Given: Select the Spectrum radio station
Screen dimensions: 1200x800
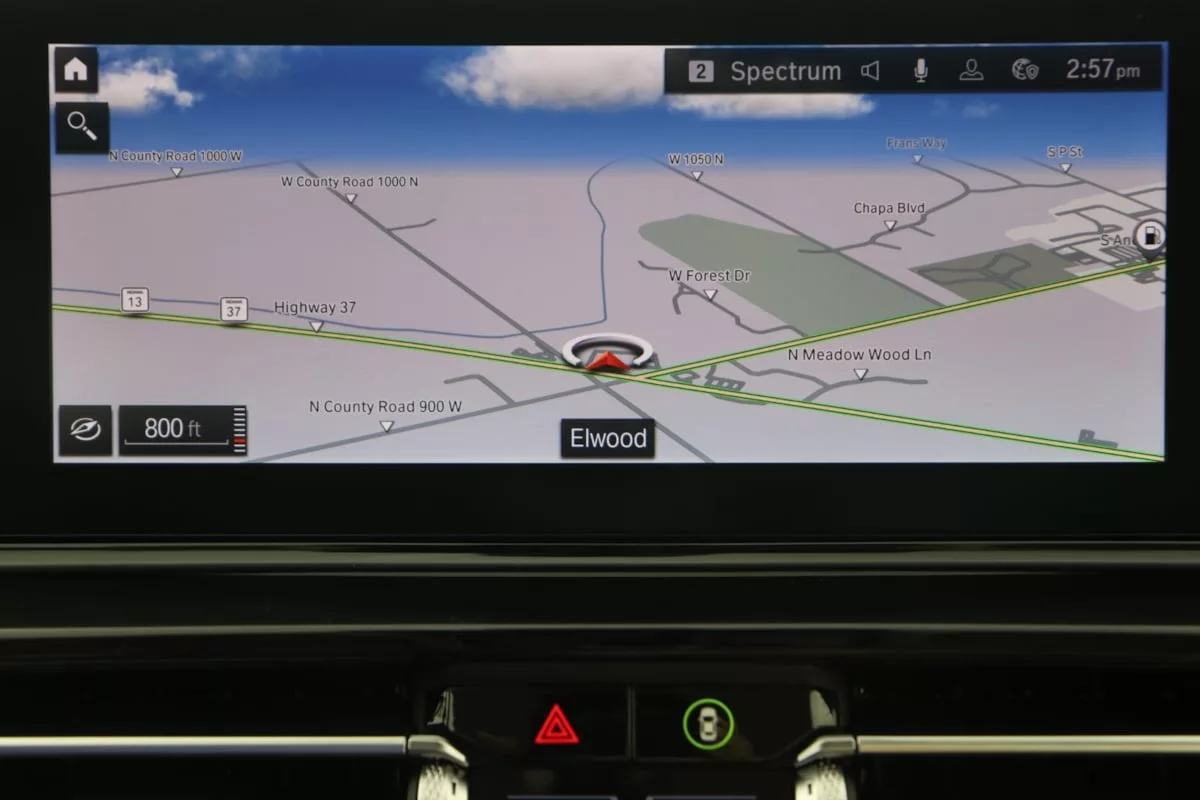Looking at the screenshot, I should [x=766, y=71].
